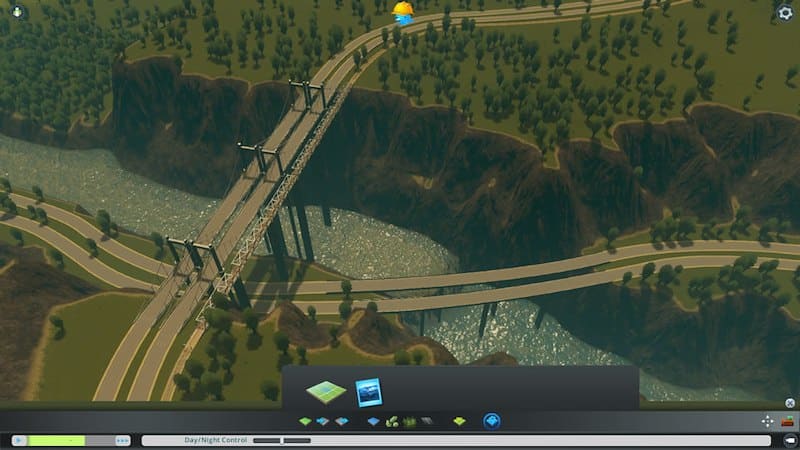Image resolution: width=800 pixels, height=450 pixels.
Task: Click the info icon in top-left corner
Action: coord(16,12)
